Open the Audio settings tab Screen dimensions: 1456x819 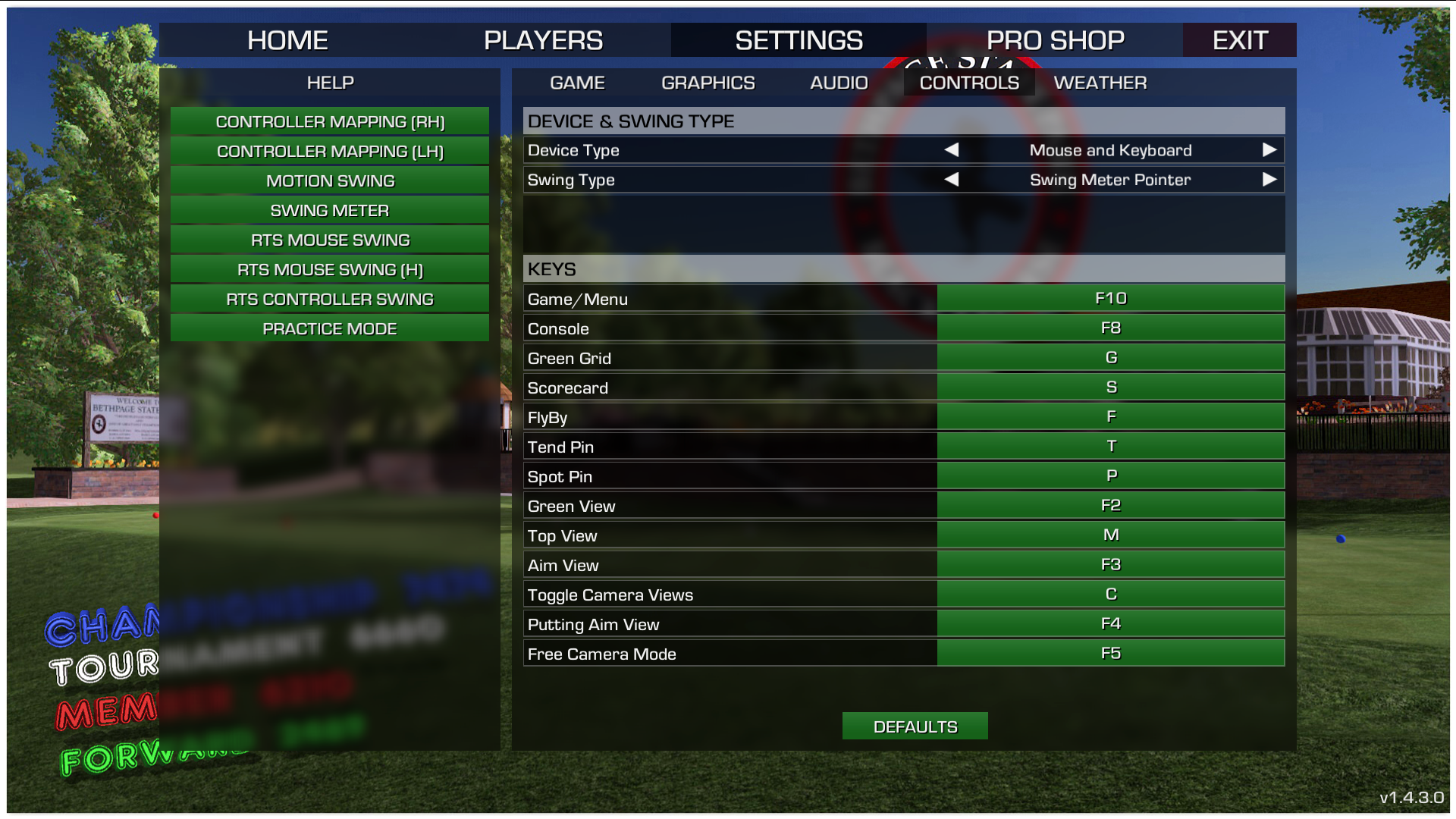pos(839,83)
